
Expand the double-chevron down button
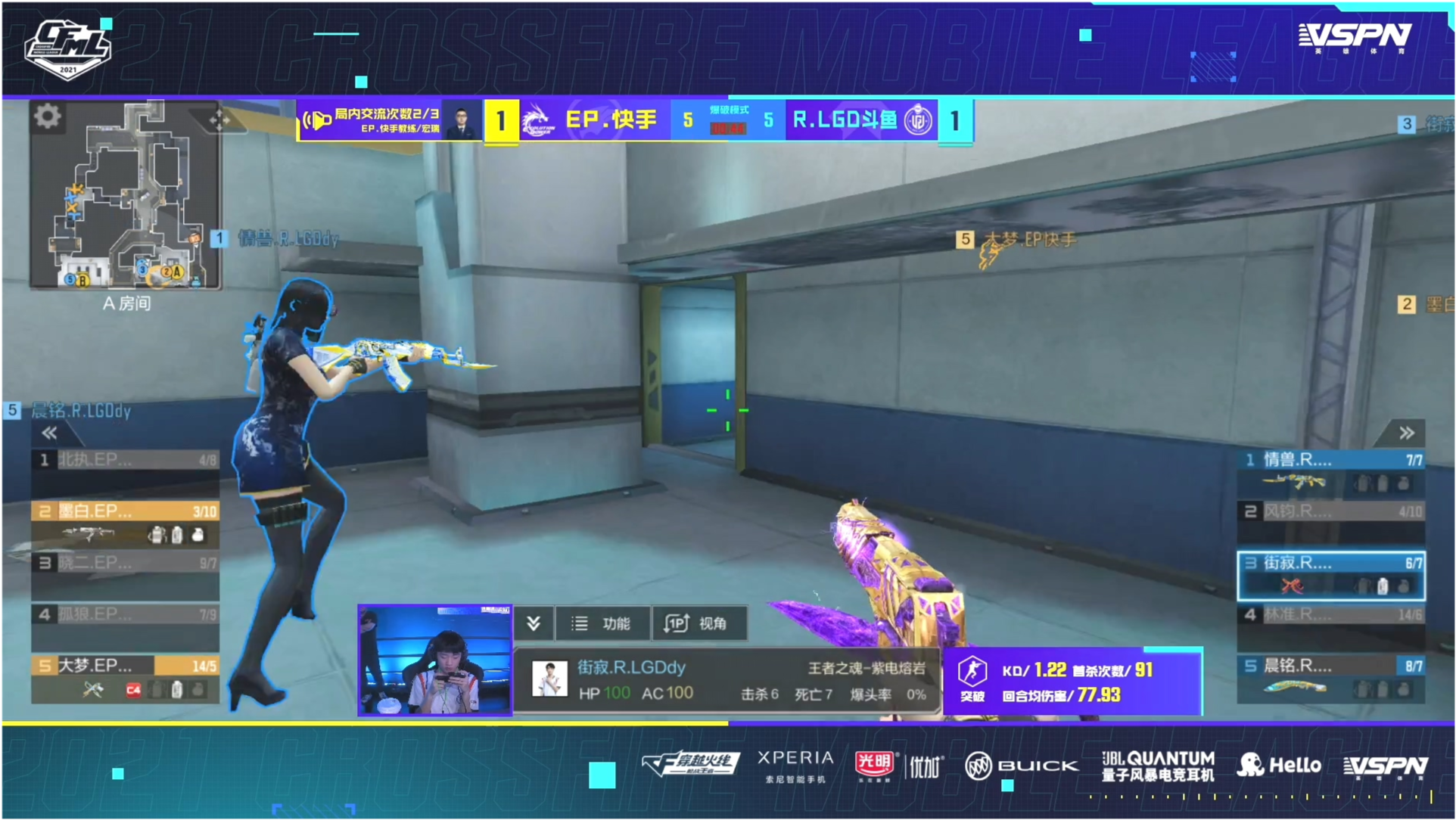pyautogui.click(x=534, y=623)
